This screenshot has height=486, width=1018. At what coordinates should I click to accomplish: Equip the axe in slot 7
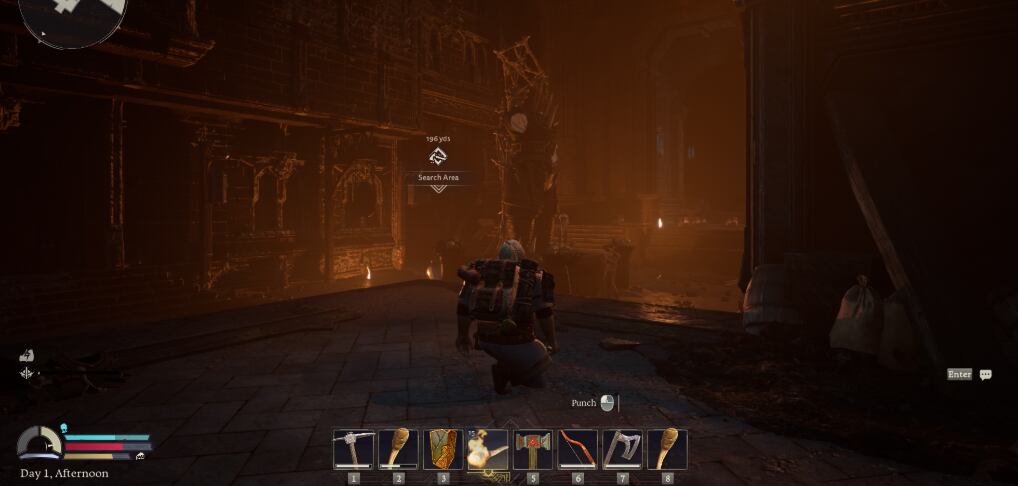(622, 449)
